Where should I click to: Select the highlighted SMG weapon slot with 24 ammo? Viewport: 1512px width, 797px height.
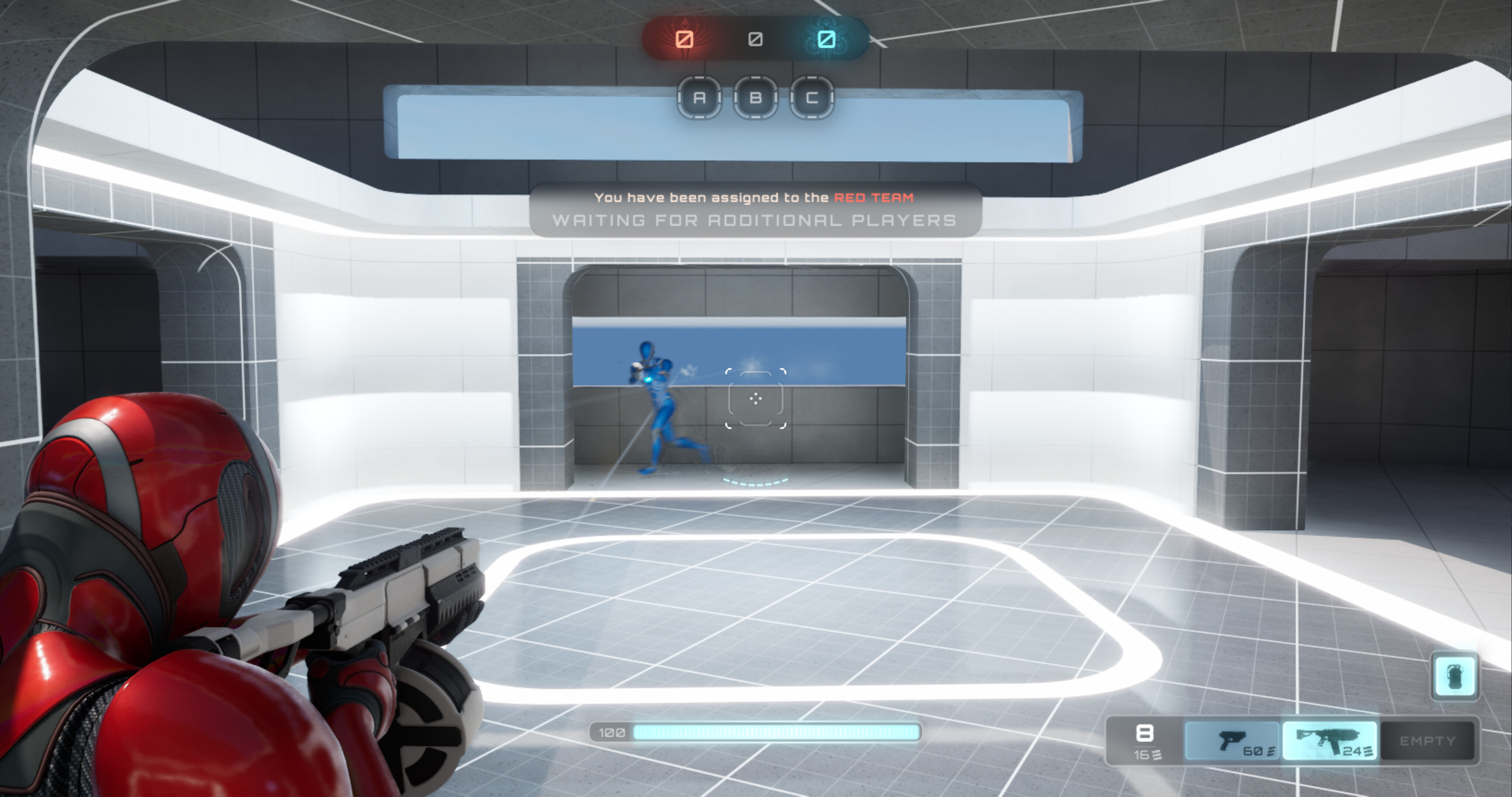click(x=1330, y=741)
